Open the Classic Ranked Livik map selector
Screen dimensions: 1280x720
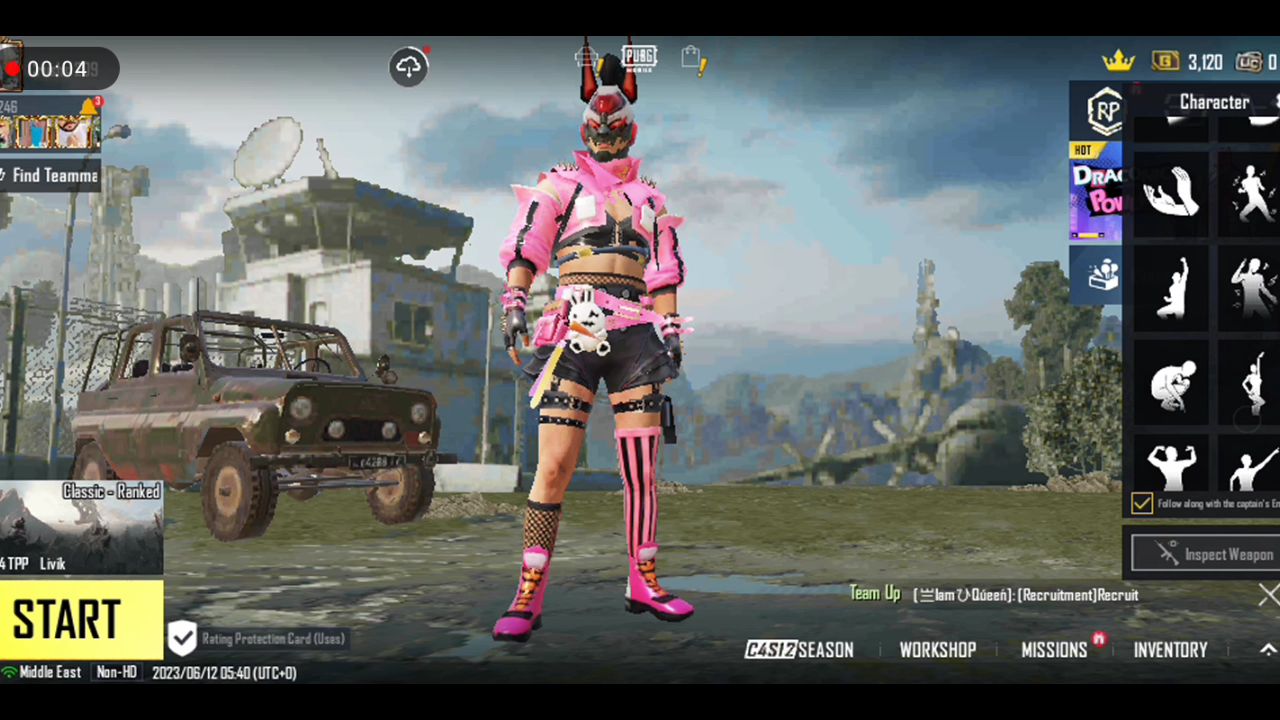[80, 528]
